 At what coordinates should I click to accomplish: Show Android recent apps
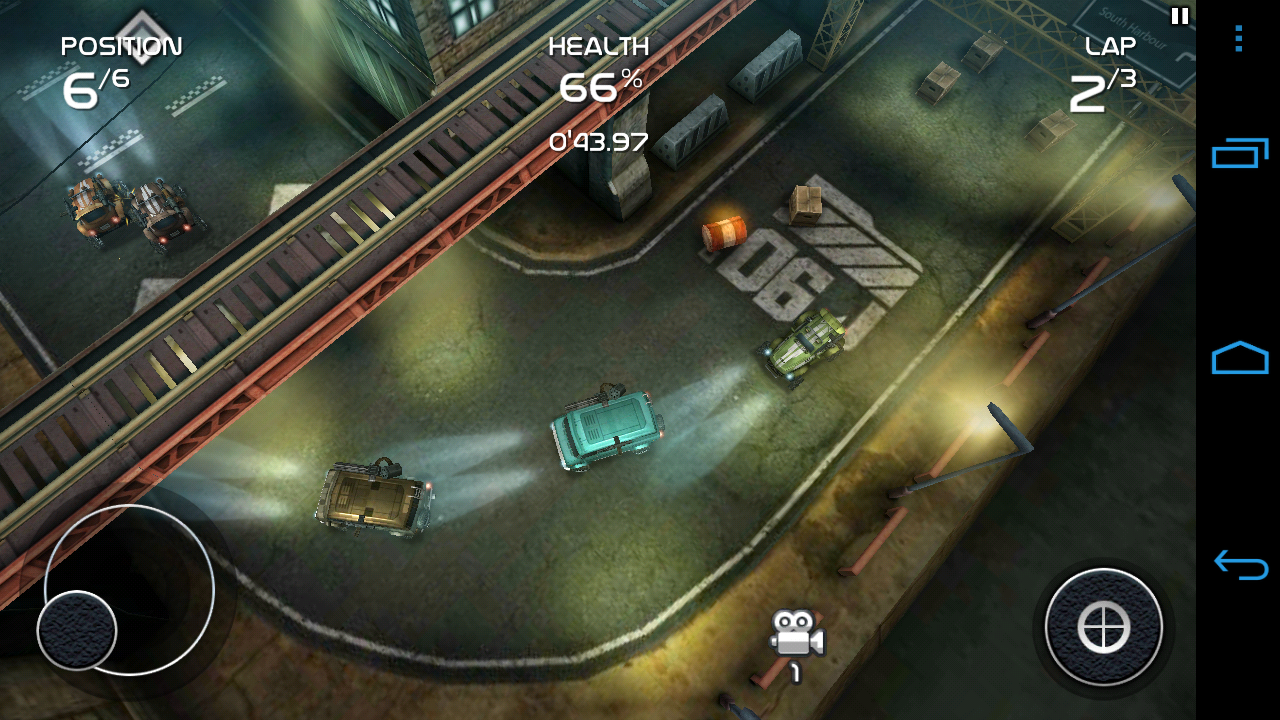coord(1239,154)
